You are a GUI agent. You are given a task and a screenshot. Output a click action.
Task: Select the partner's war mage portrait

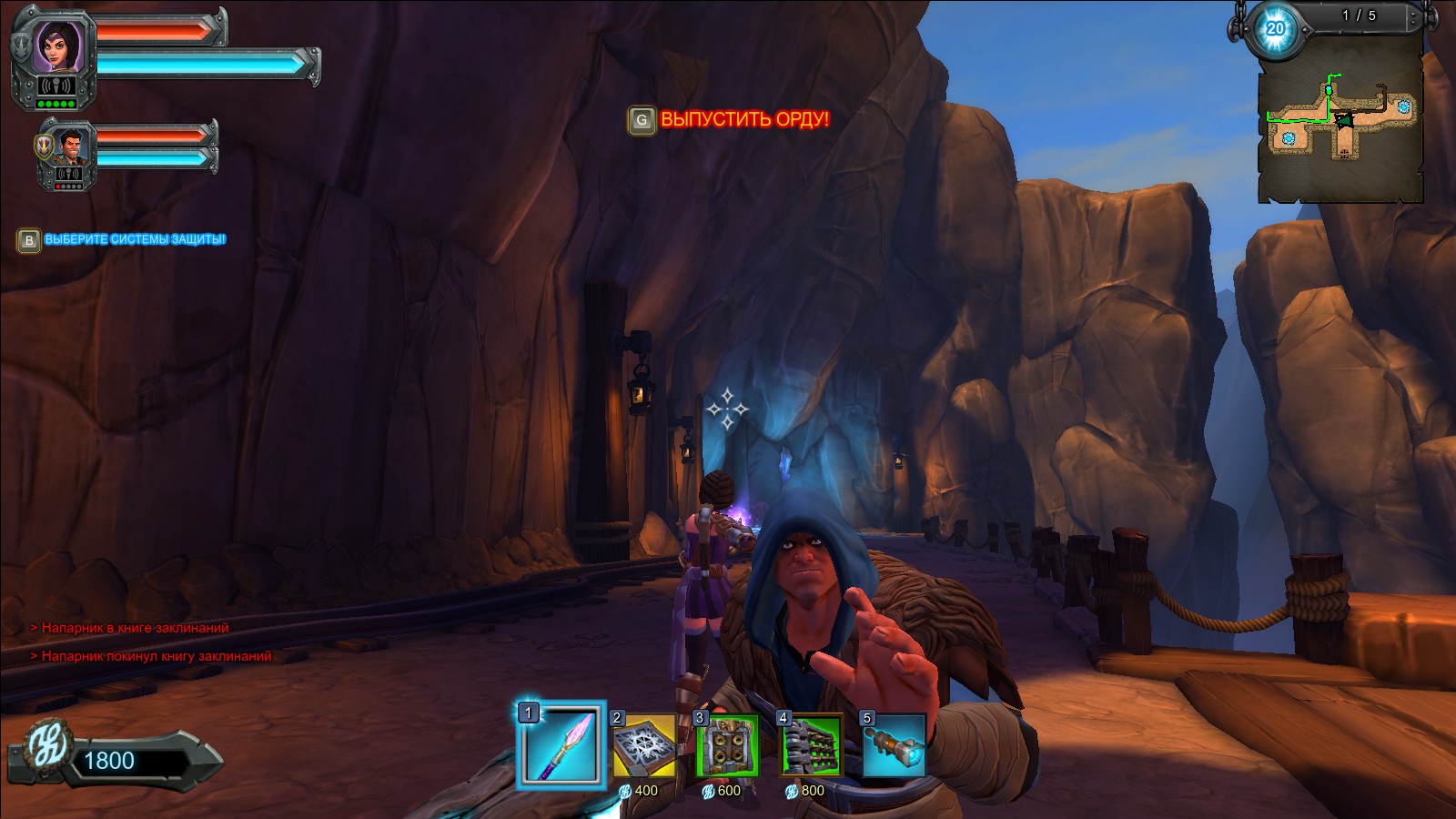click(x=70, y=147)
